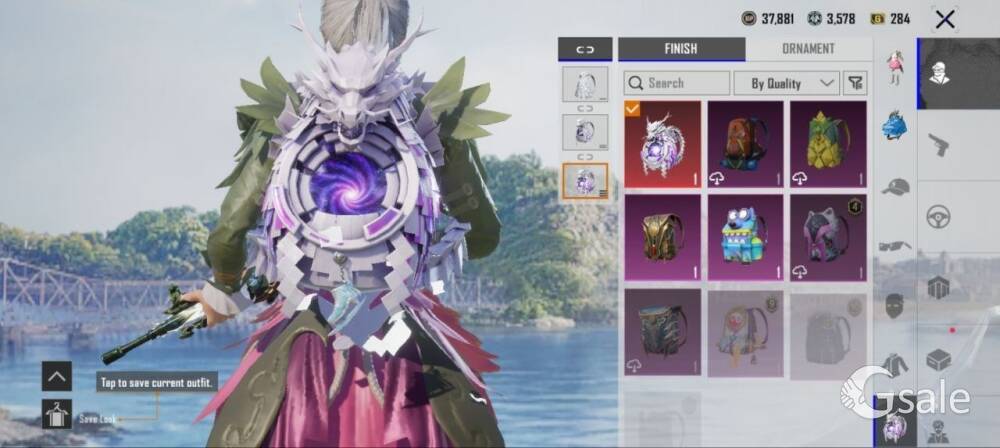This screenshot has width=1000, height=448.
Task: Open the glasses category icon
Action: click(x=895, y=246)
